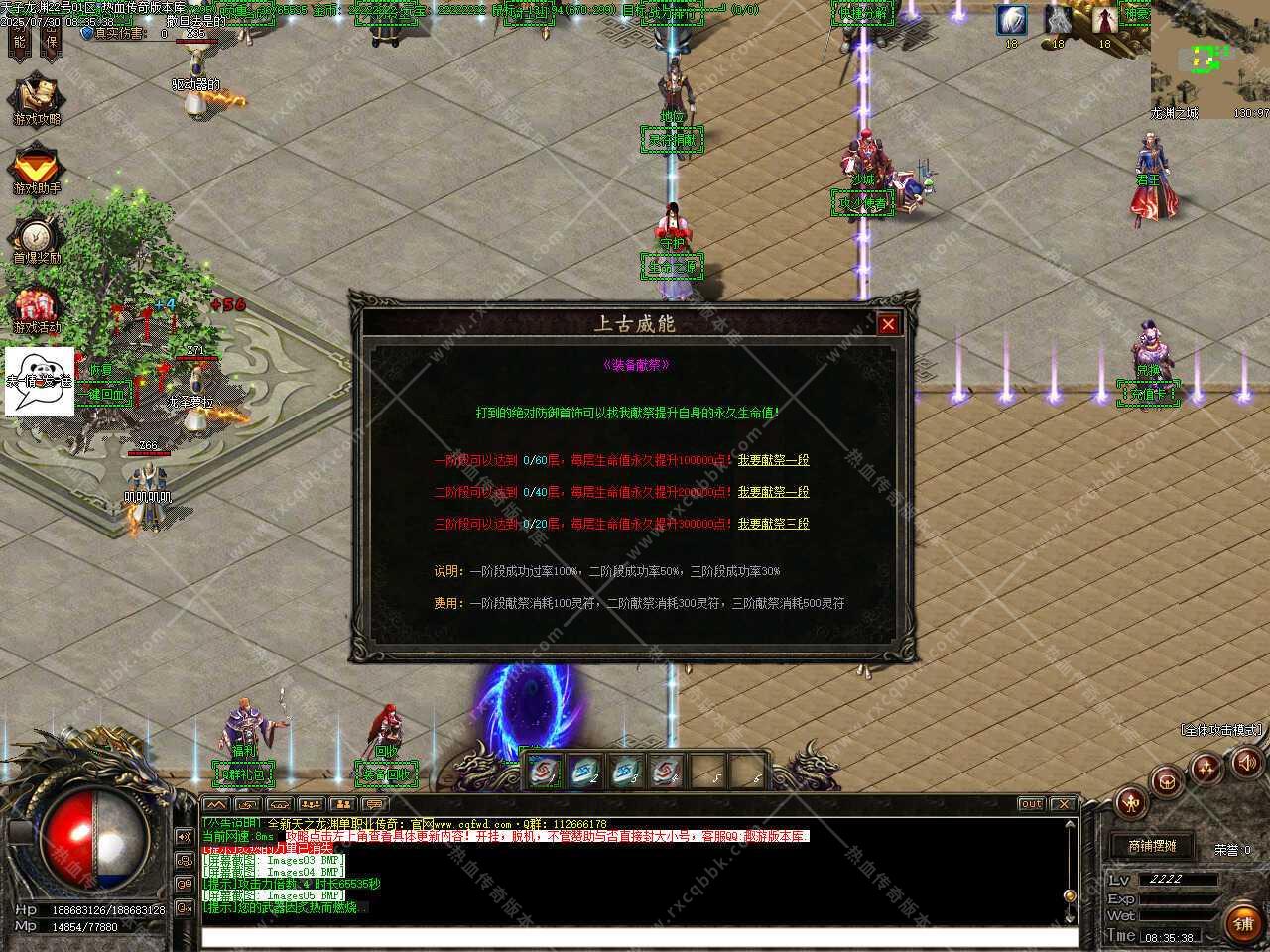Choose the third-stage 我要献祭三段 link
The height and width of the screenshot is (952, 1270).
pyautogui.click(x=773, y=524)
